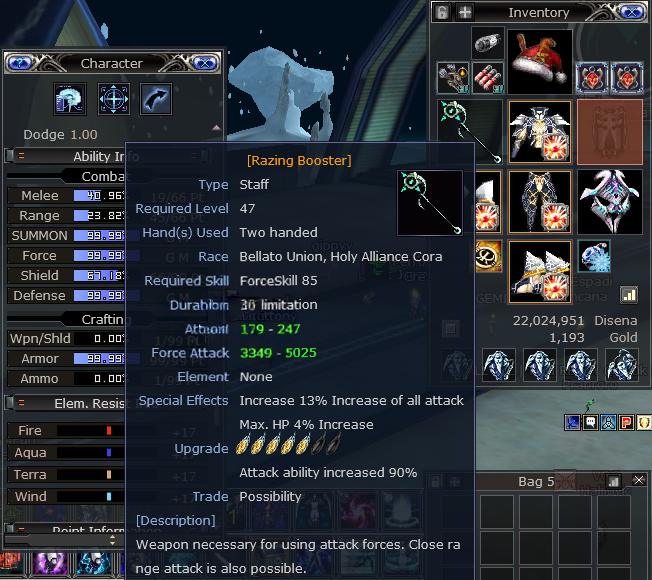
Task: Open Character window help button
Action: point(19,63)
